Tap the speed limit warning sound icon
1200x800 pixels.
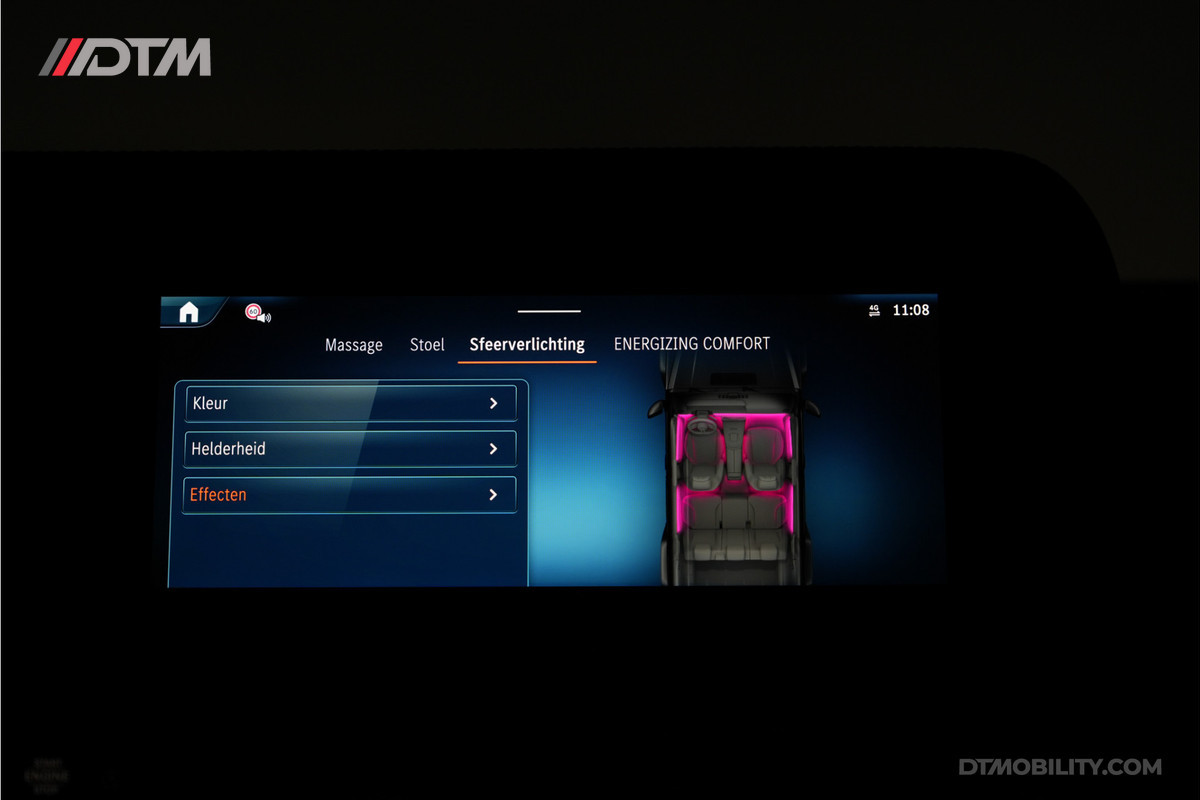257,313
